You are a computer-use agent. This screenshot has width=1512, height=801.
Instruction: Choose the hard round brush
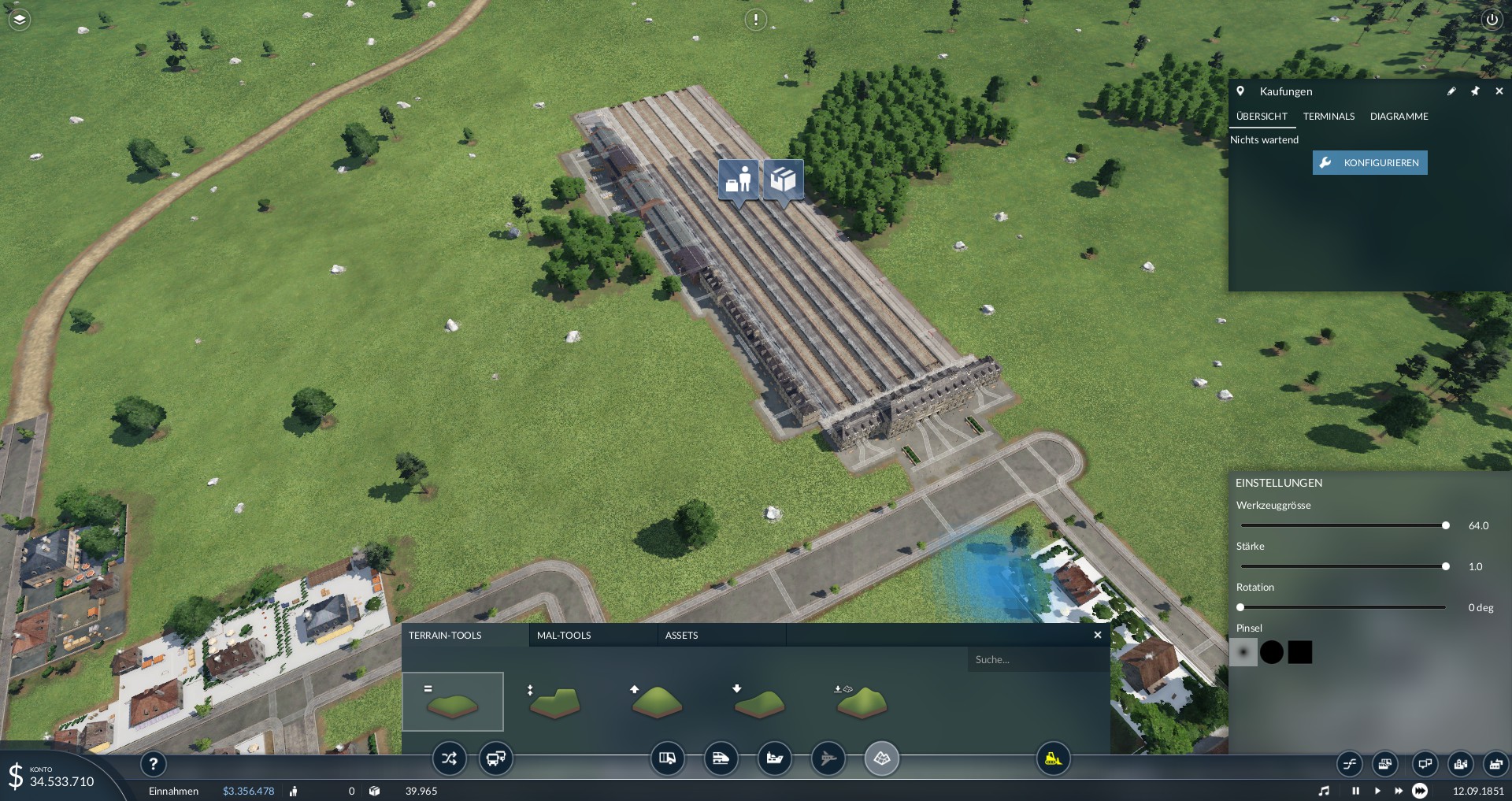pyautogui.click(x=1272, y=652)
